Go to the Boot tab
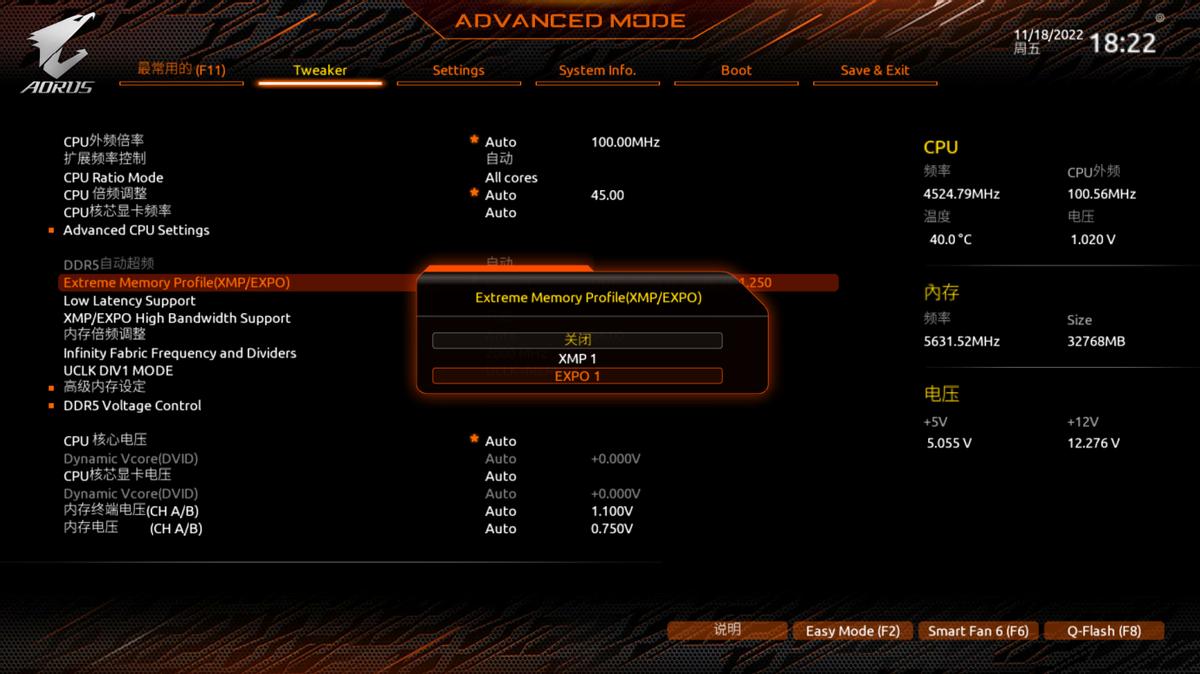Viewport: 1200px width, 674px height. (x=736, y=70)
